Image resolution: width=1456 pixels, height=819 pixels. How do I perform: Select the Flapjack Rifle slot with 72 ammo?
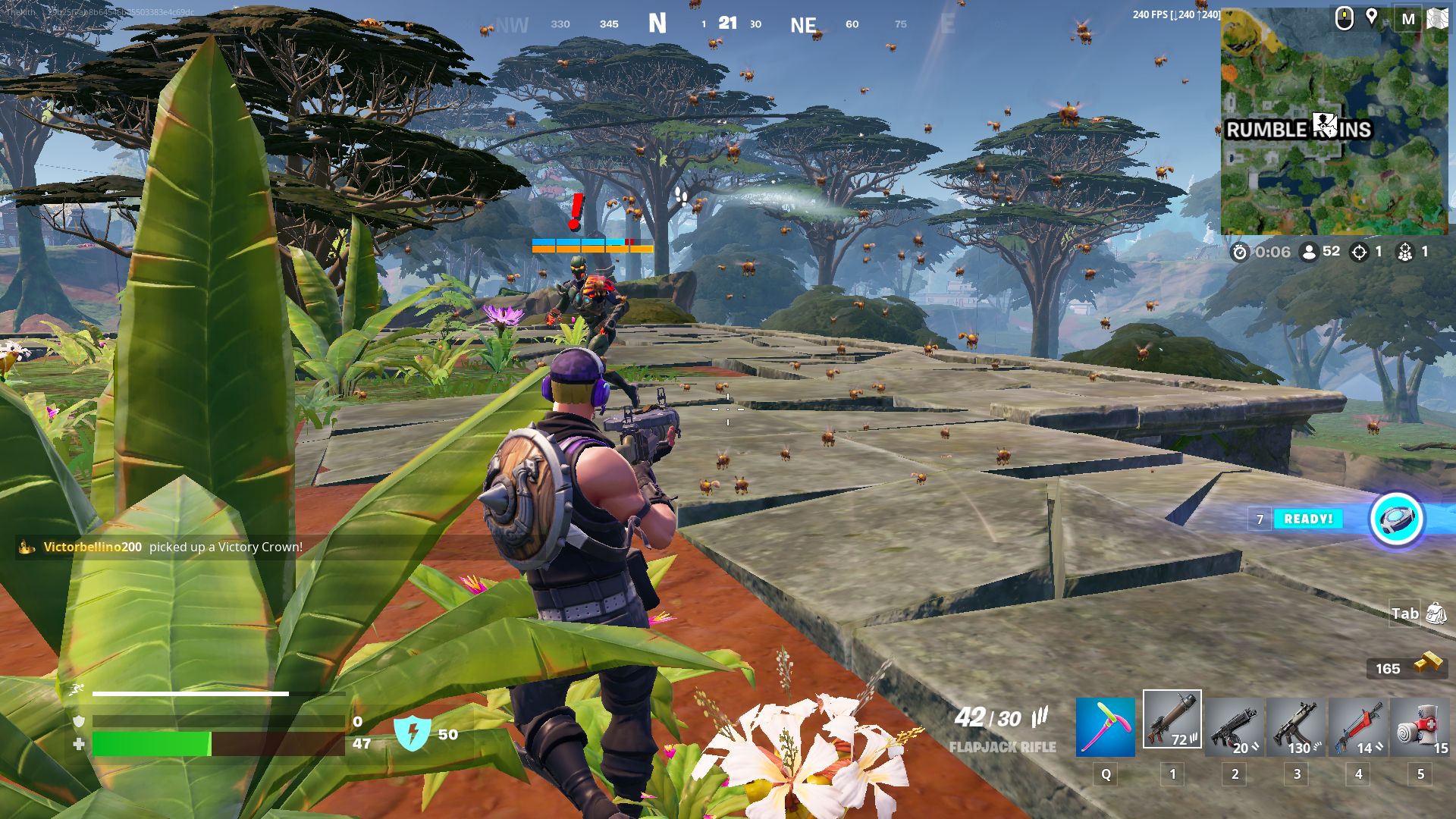click(1172, 719)
